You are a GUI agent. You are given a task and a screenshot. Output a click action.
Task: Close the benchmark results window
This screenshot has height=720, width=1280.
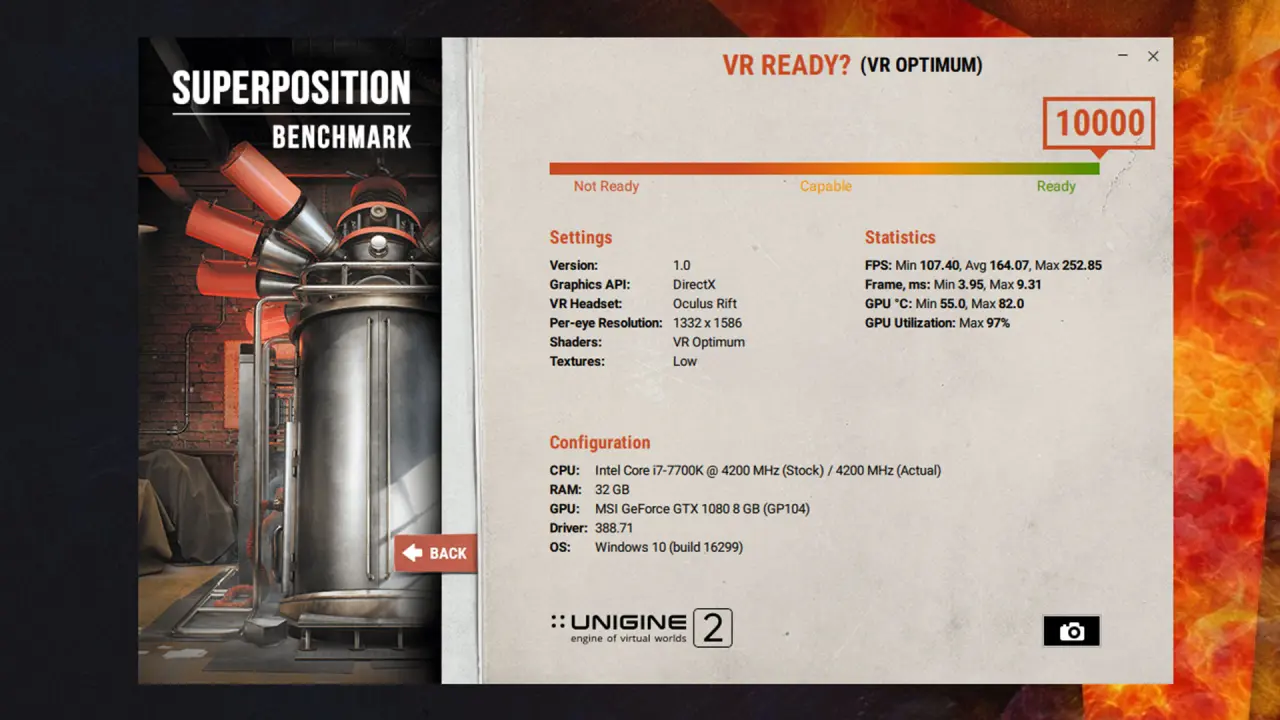click(1153, 57)
